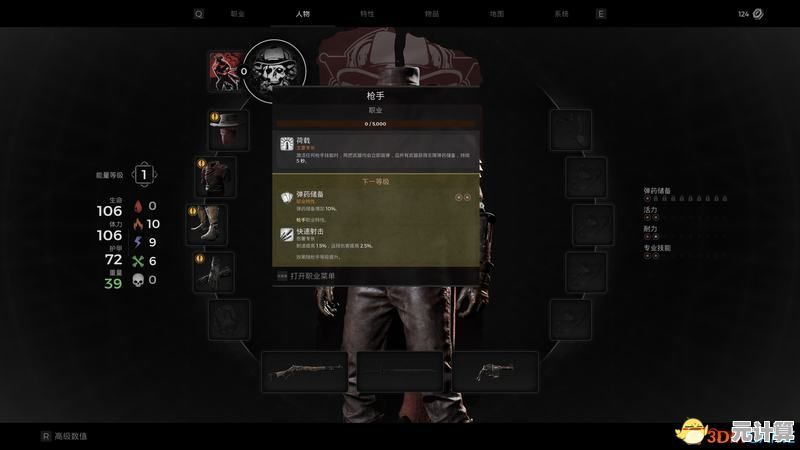Open the gloves armor slot

(x=214, y=271)
